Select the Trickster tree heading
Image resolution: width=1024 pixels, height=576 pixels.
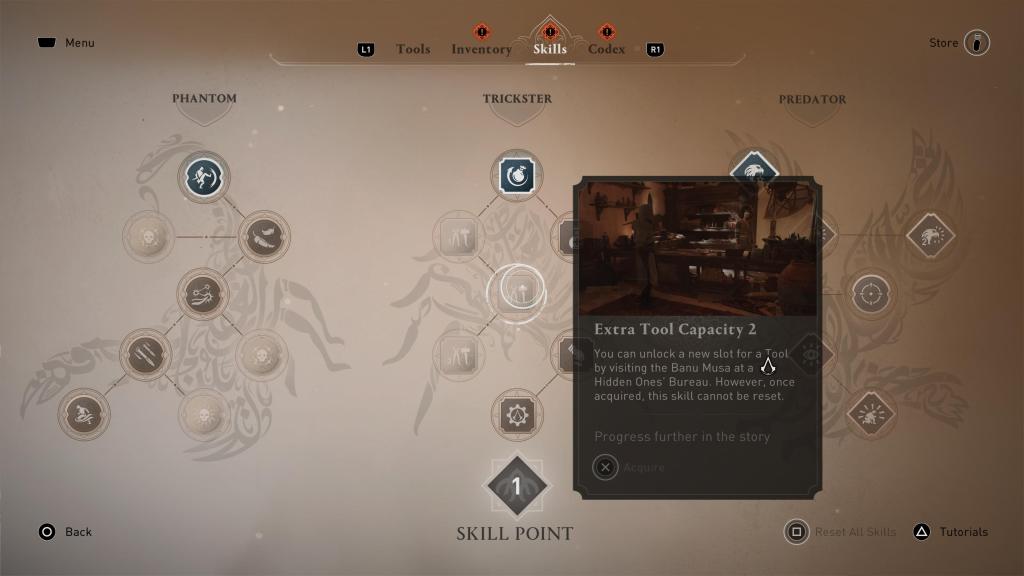(x=517, y=99)
